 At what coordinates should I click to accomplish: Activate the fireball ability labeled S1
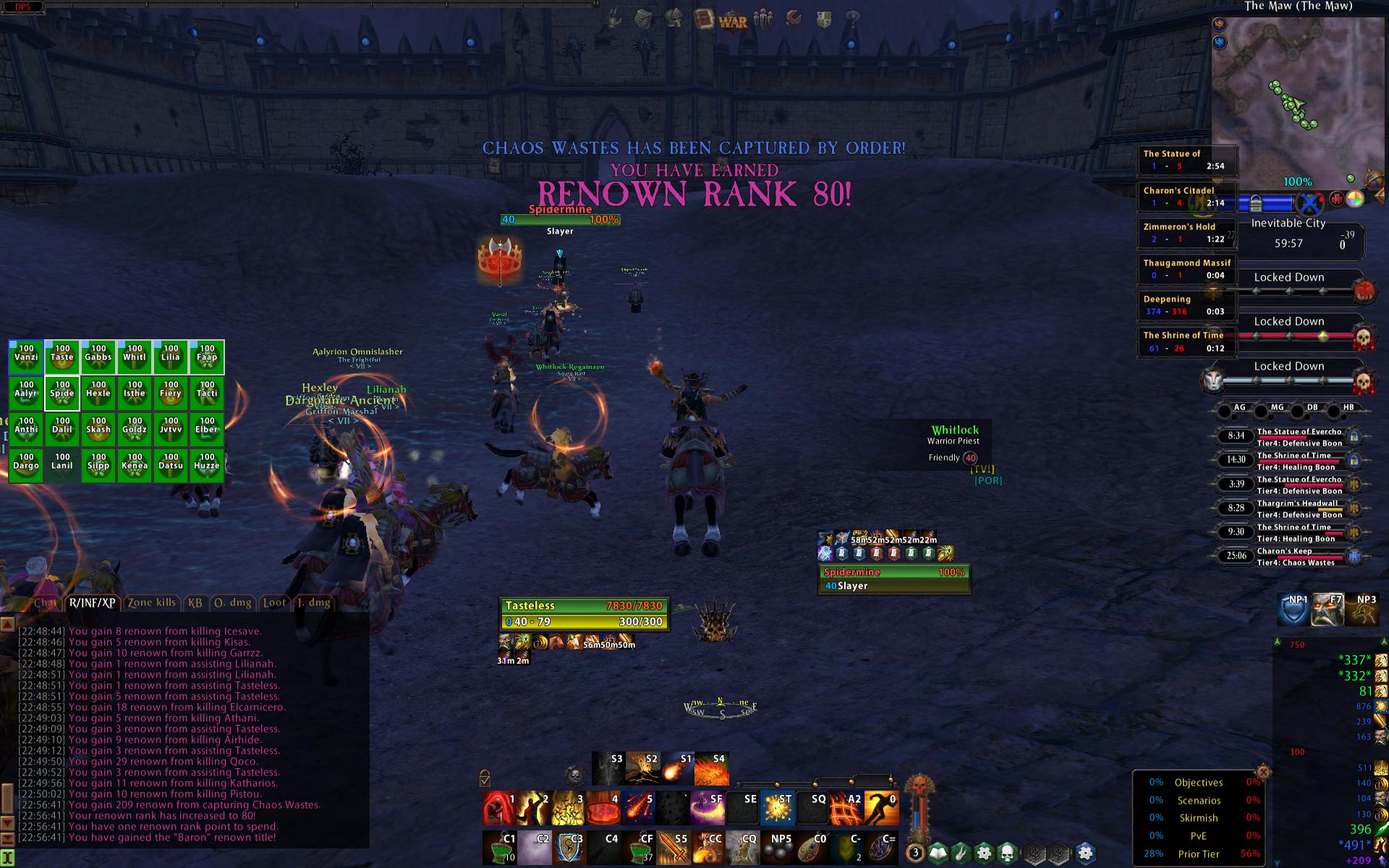click(676, 769)
